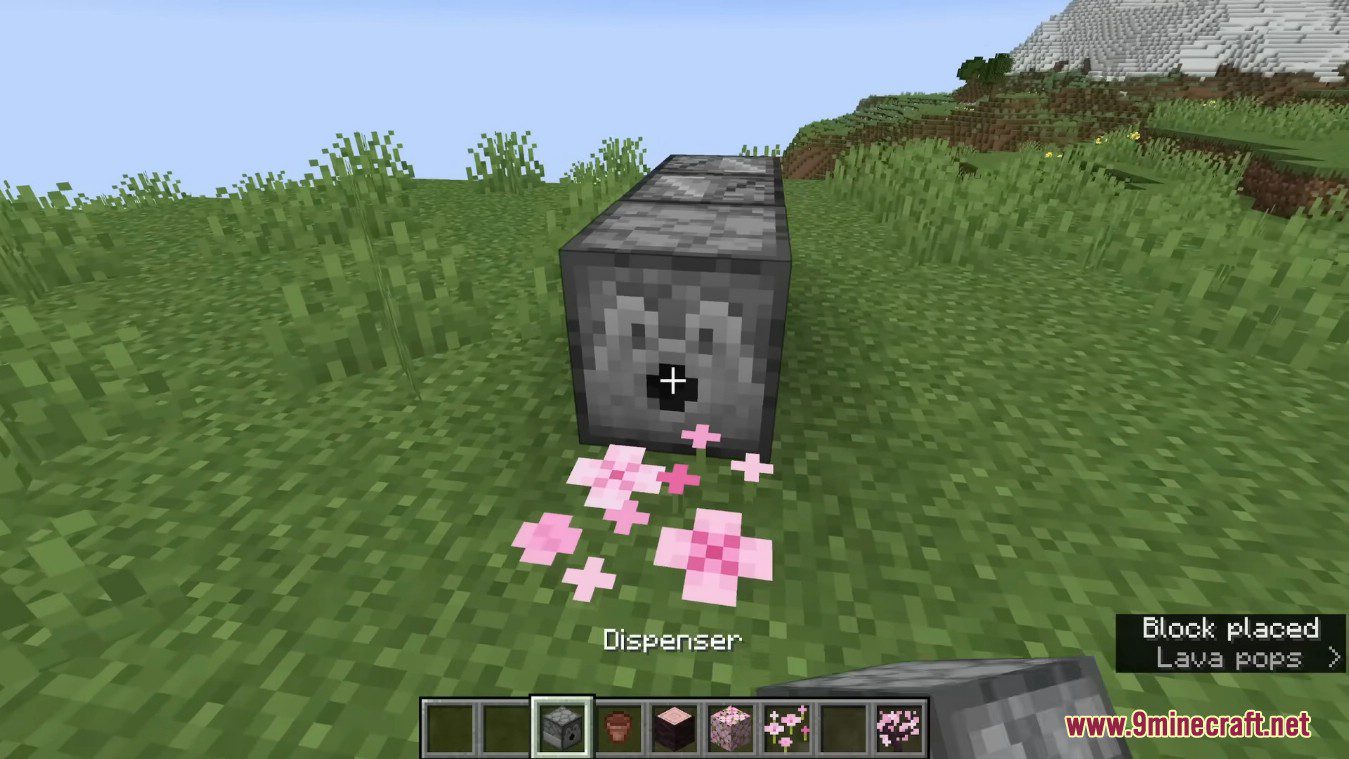Click the crosshair on the dispenser
This screenshot has width=1349, height=759.
[673, 380]
